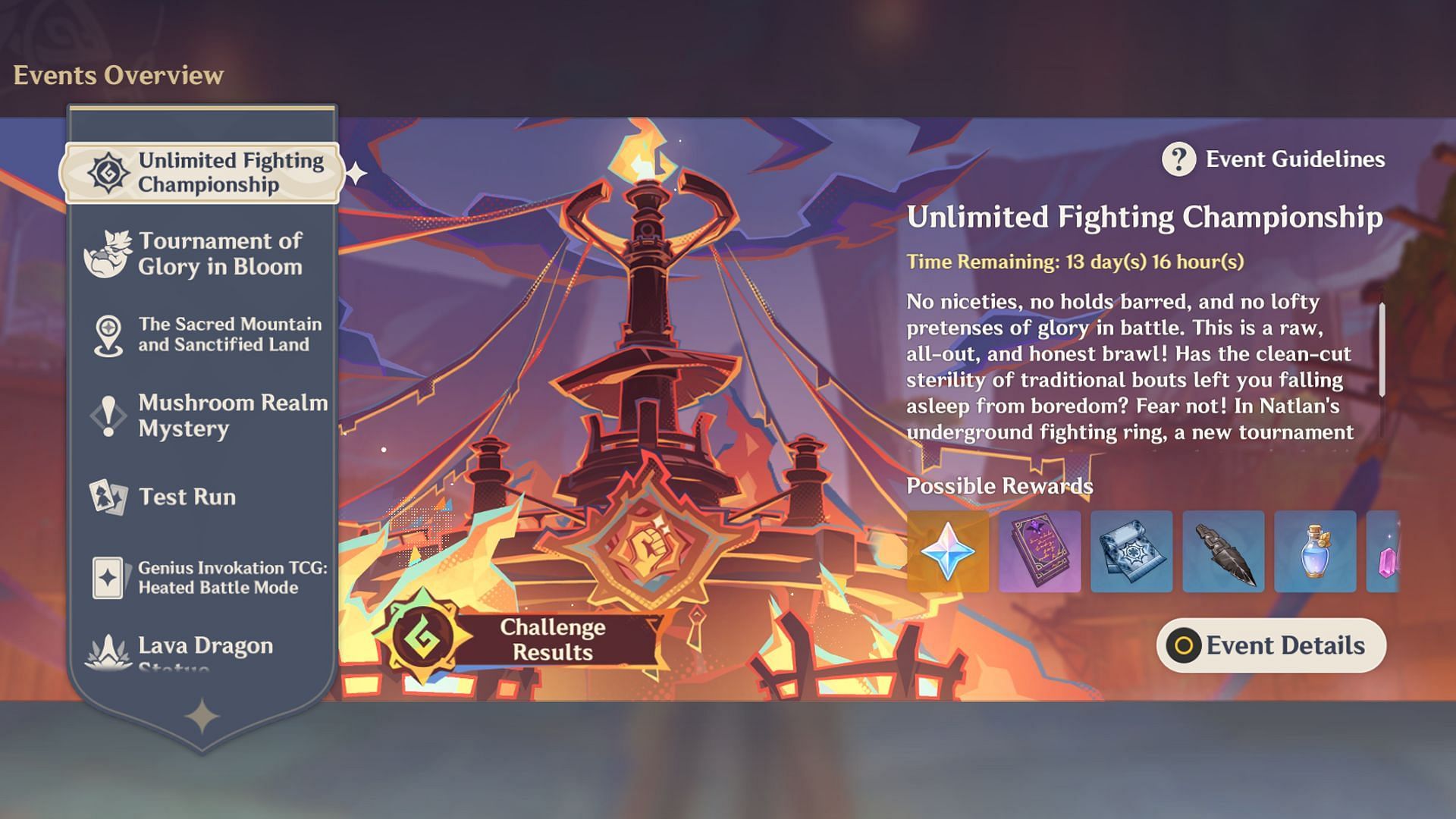Click the Event Details button
1456x819 pixels.
coord(1271,645)
